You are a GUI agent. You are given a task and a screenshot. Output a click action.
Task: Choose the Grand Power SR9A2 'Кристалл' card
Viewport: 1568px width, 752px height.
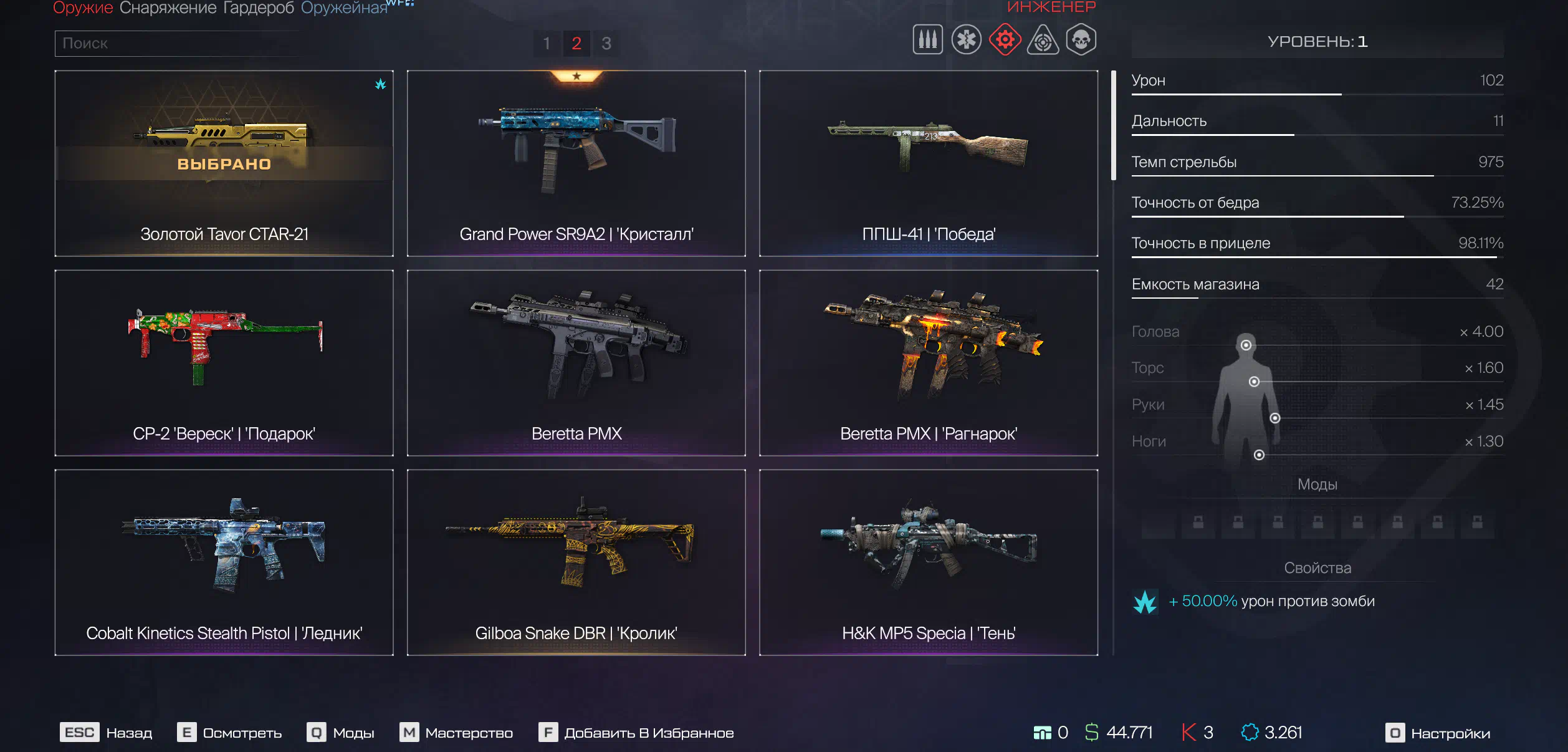click(x=576, y=163)
